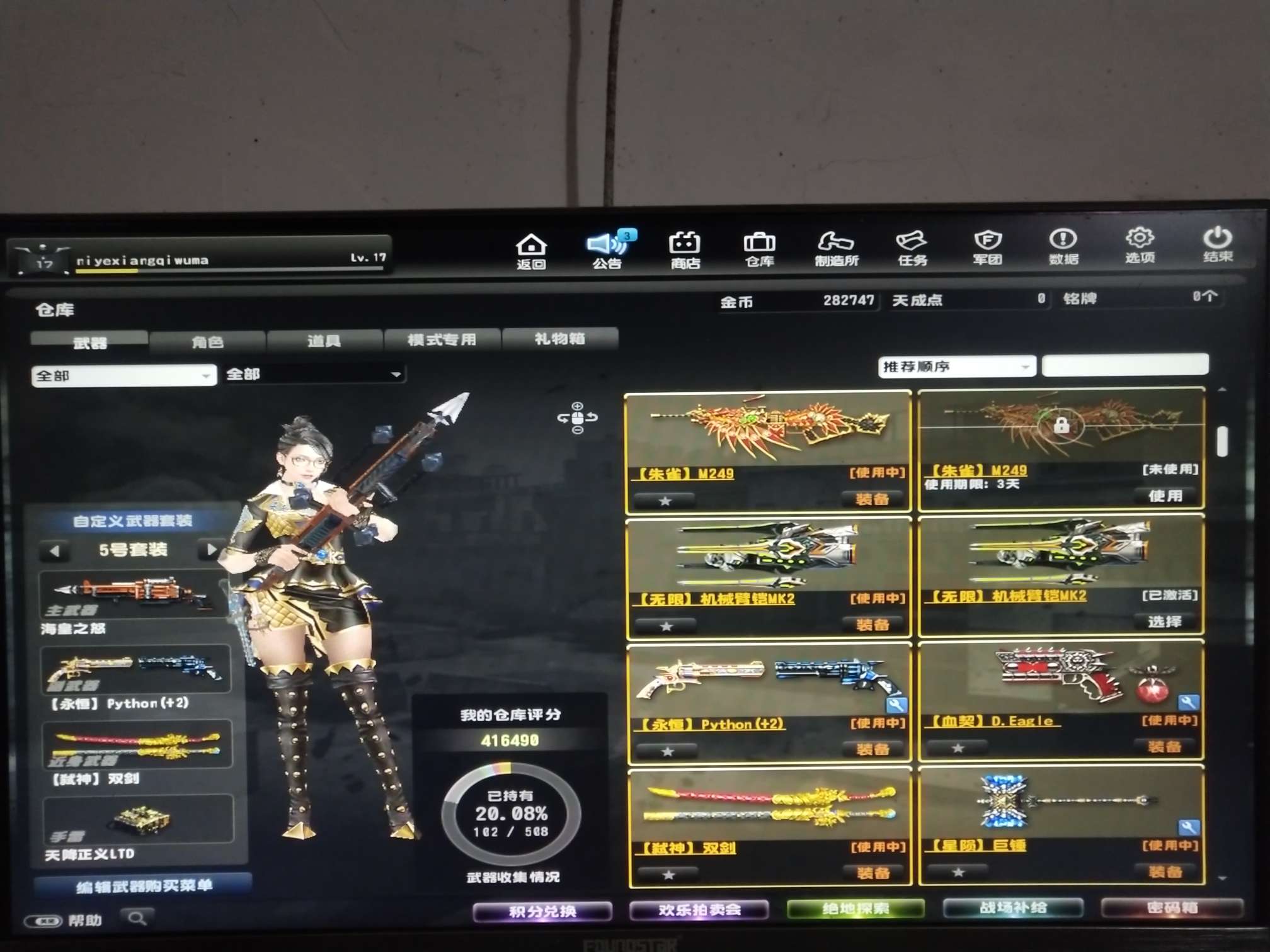Expand the second 全部 filter dropdown
The image size is (1270, 952).
(x=314, y=374)
